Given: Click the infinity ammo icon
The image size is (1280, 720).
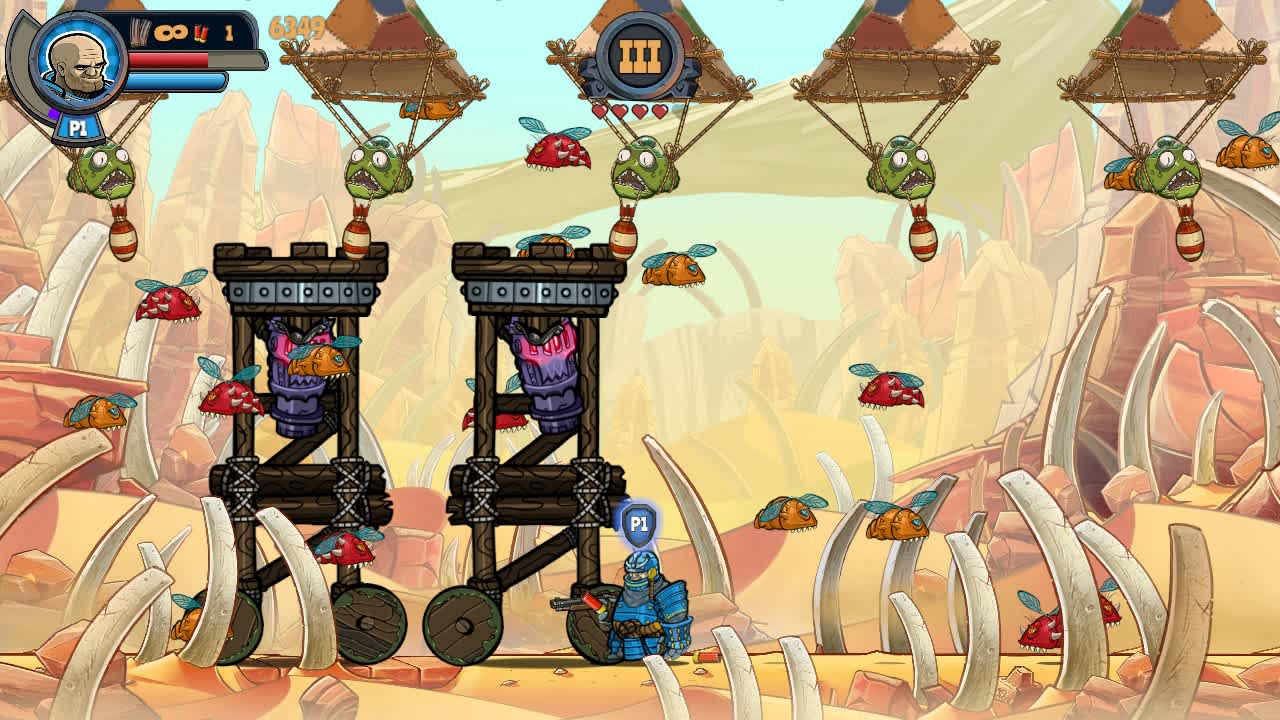Looking at the screenshot, I should point(170,32).
